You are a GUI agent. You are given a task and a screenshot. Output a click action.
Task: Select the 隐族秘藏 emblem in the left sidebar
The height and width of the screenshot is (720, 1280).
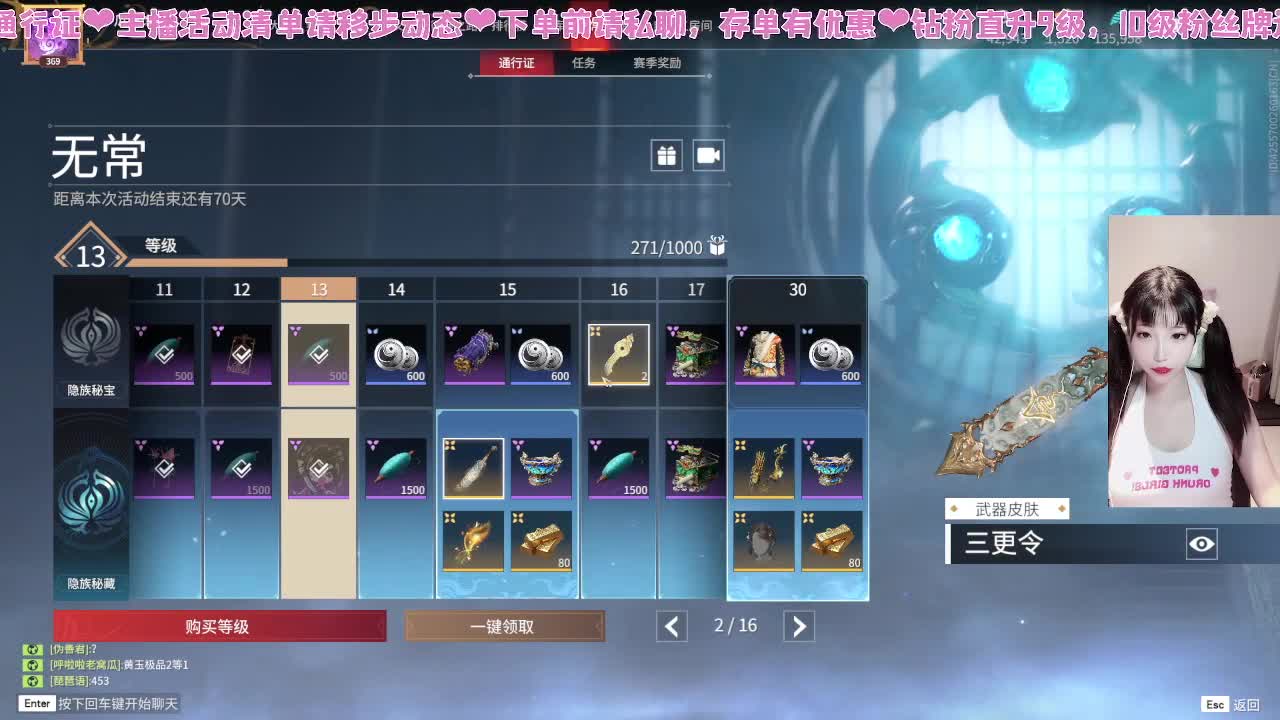(x=90, y=498)
